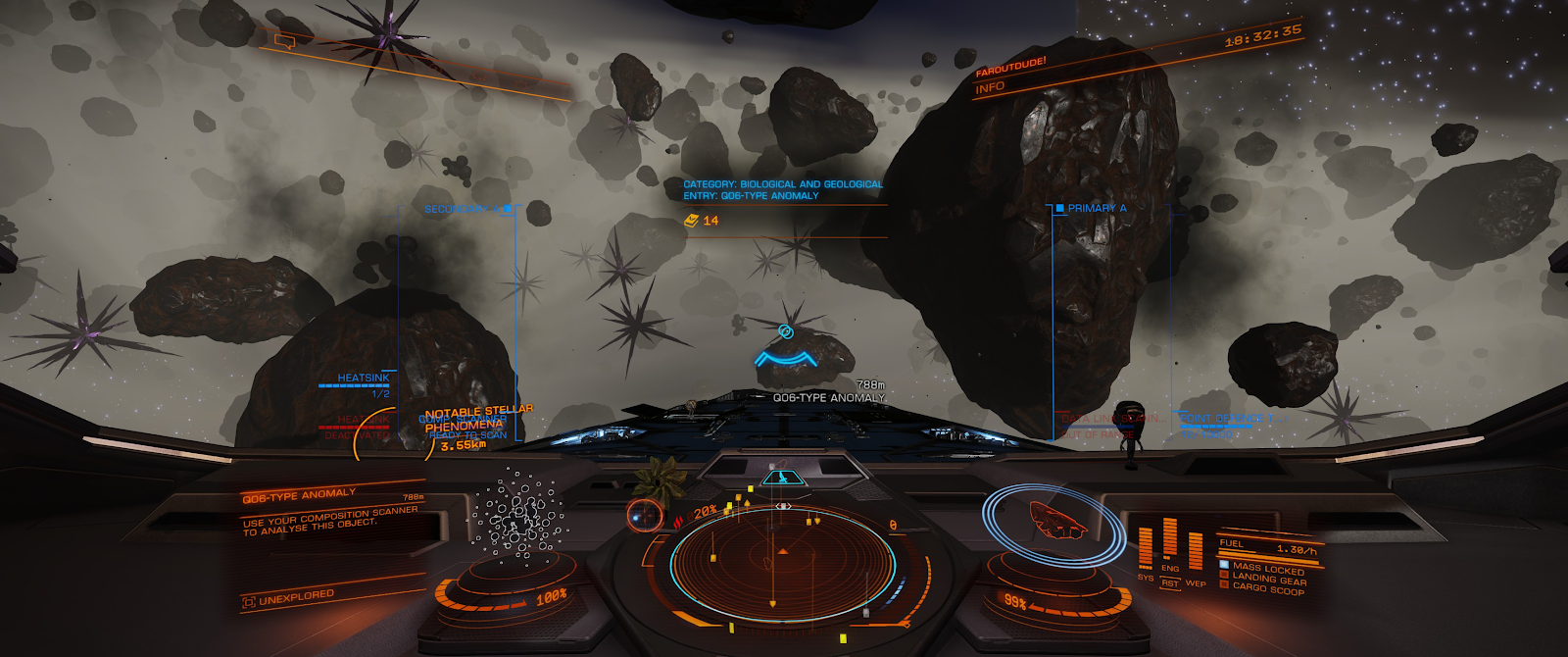
Task: Select the SYS power bar
Action: (x=1146, y=549)
